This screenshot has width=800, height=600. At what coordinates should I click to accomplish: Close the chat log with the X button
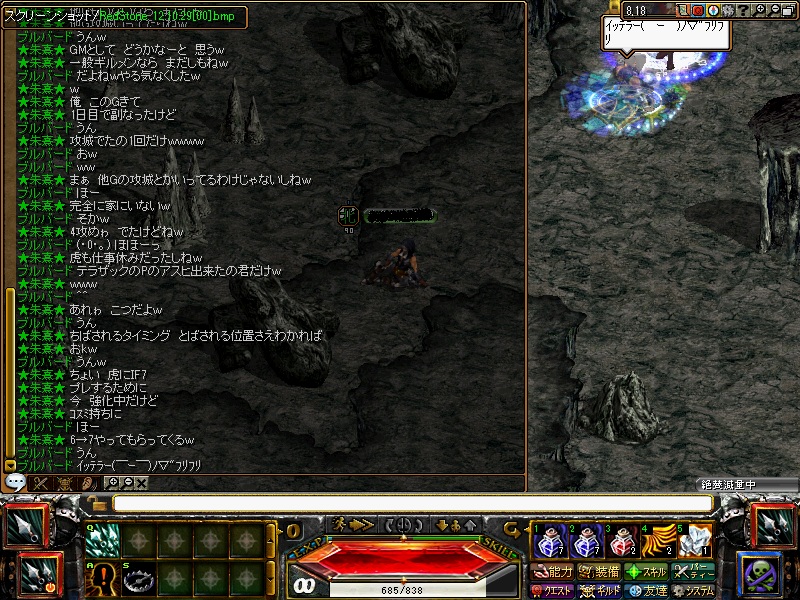[x=142, y=483]
